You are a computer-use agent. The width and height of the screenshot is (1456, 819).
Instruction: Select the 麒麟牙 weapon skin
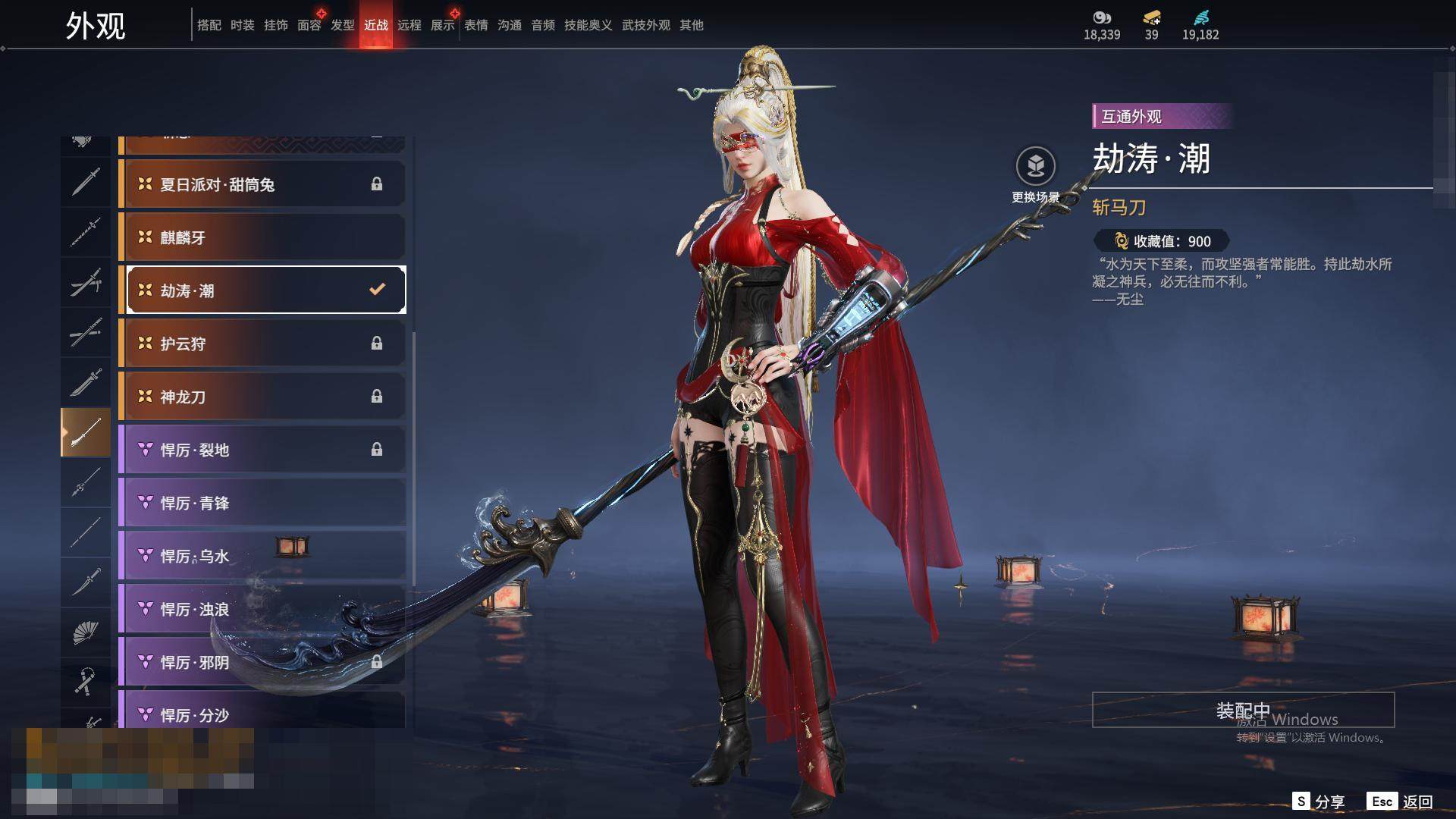click(262, 237)
